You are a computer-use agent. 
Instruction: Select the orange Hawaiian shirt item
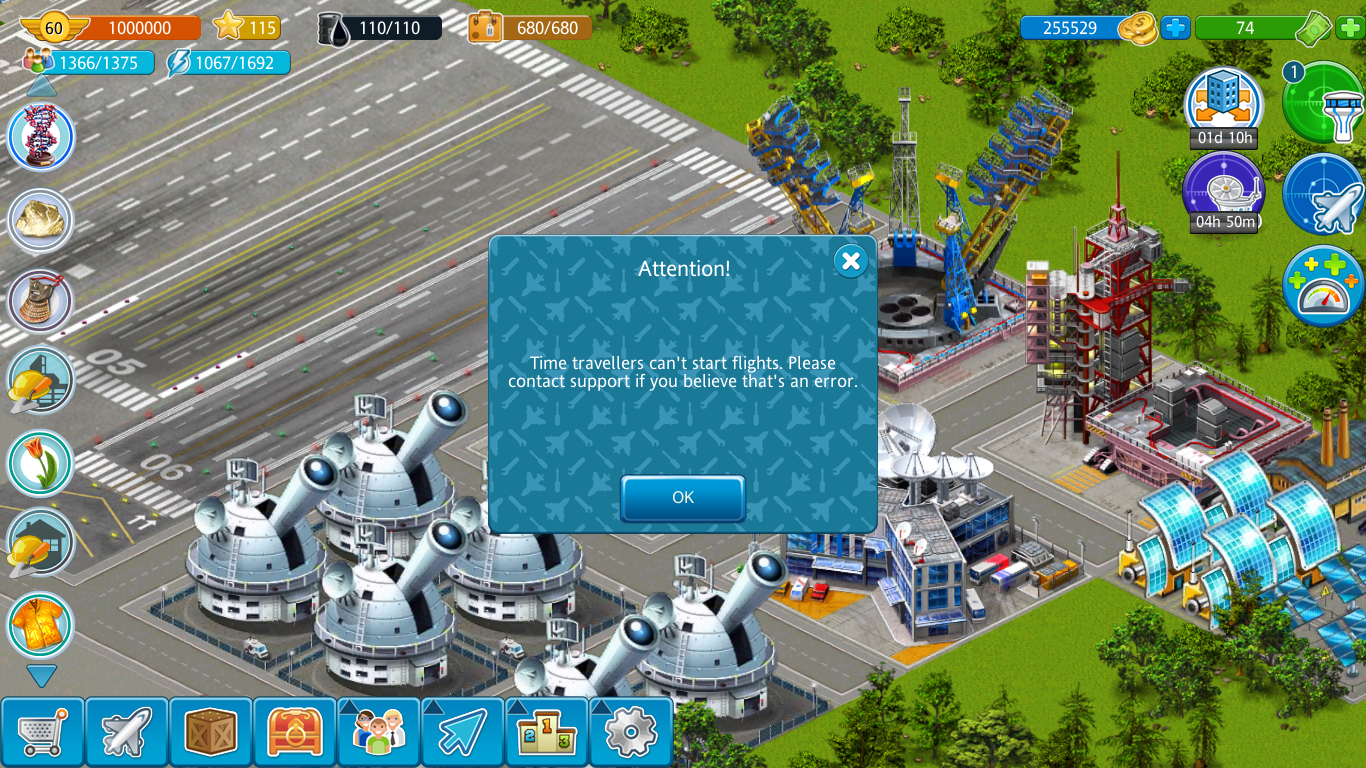click(x=41, y=625)
